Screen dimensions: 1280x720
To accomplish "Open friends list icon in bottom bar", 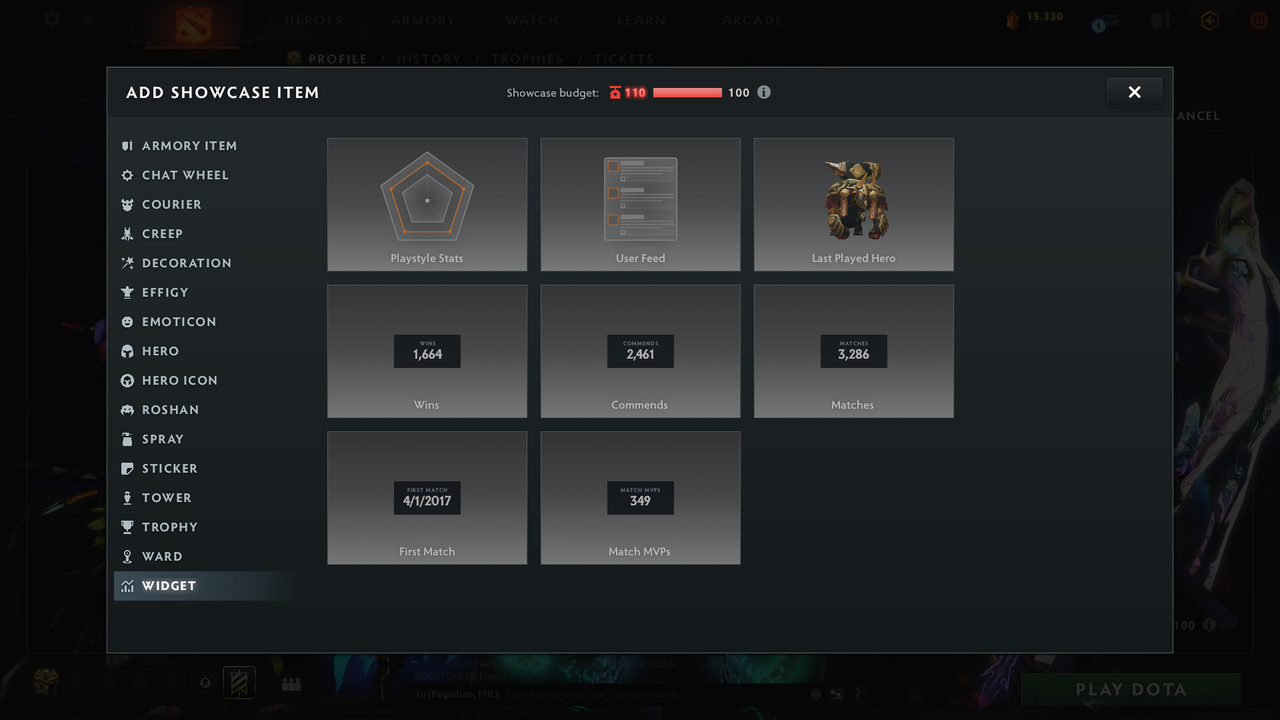I will [x=291, y=683].
